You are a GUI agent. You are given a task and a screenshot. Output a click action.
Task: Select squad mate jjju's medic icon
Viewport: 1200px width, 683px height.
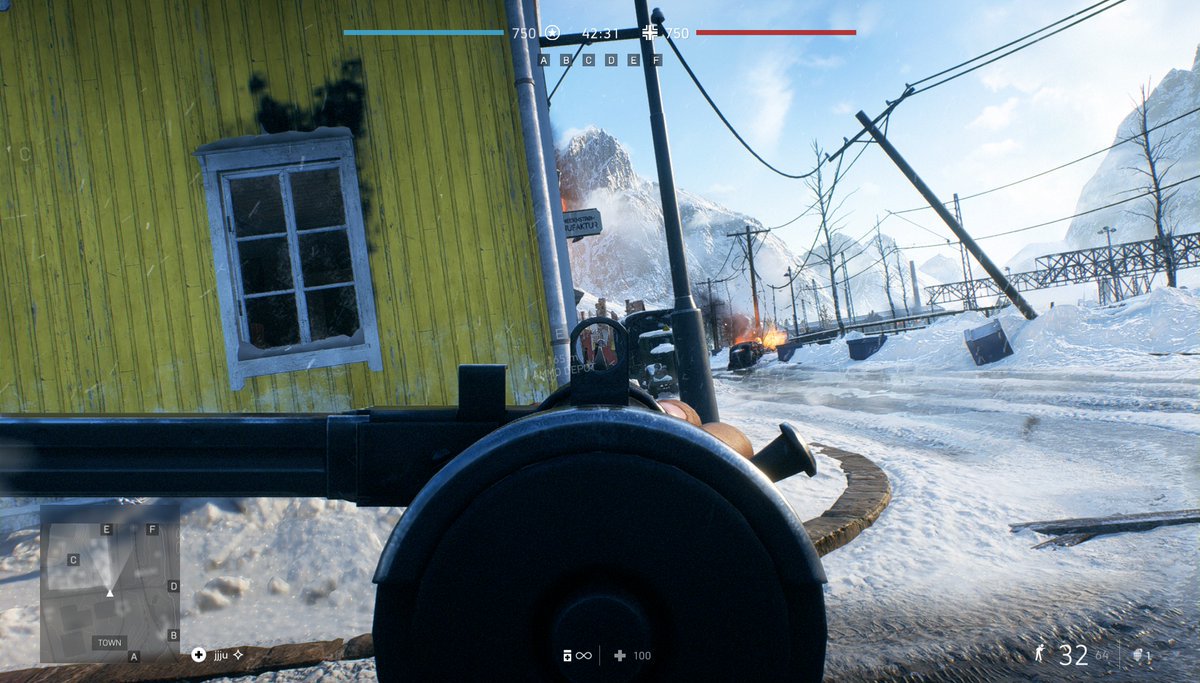[x=198, y=655]
